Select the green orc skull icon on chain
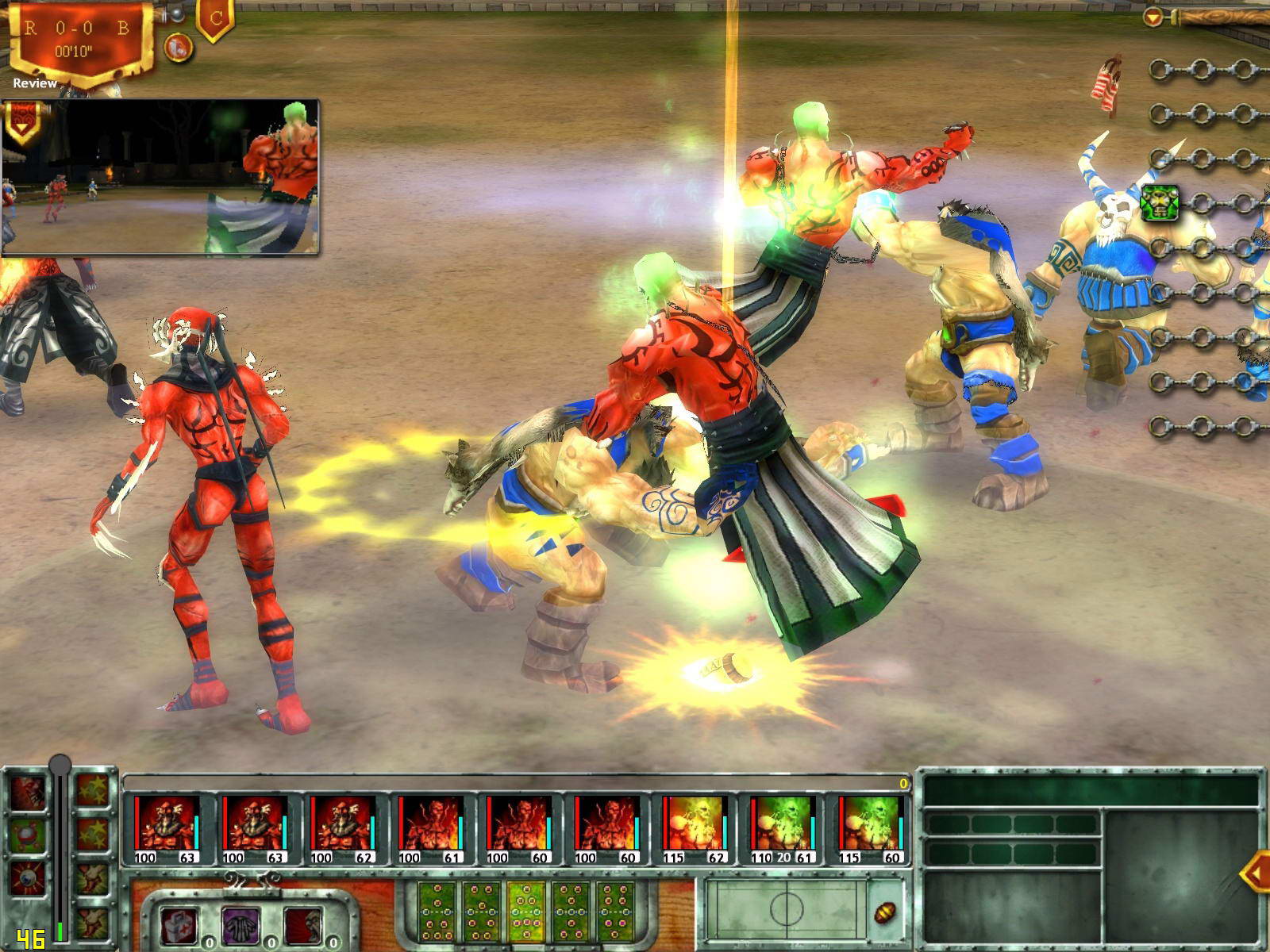 [1159, 203]
